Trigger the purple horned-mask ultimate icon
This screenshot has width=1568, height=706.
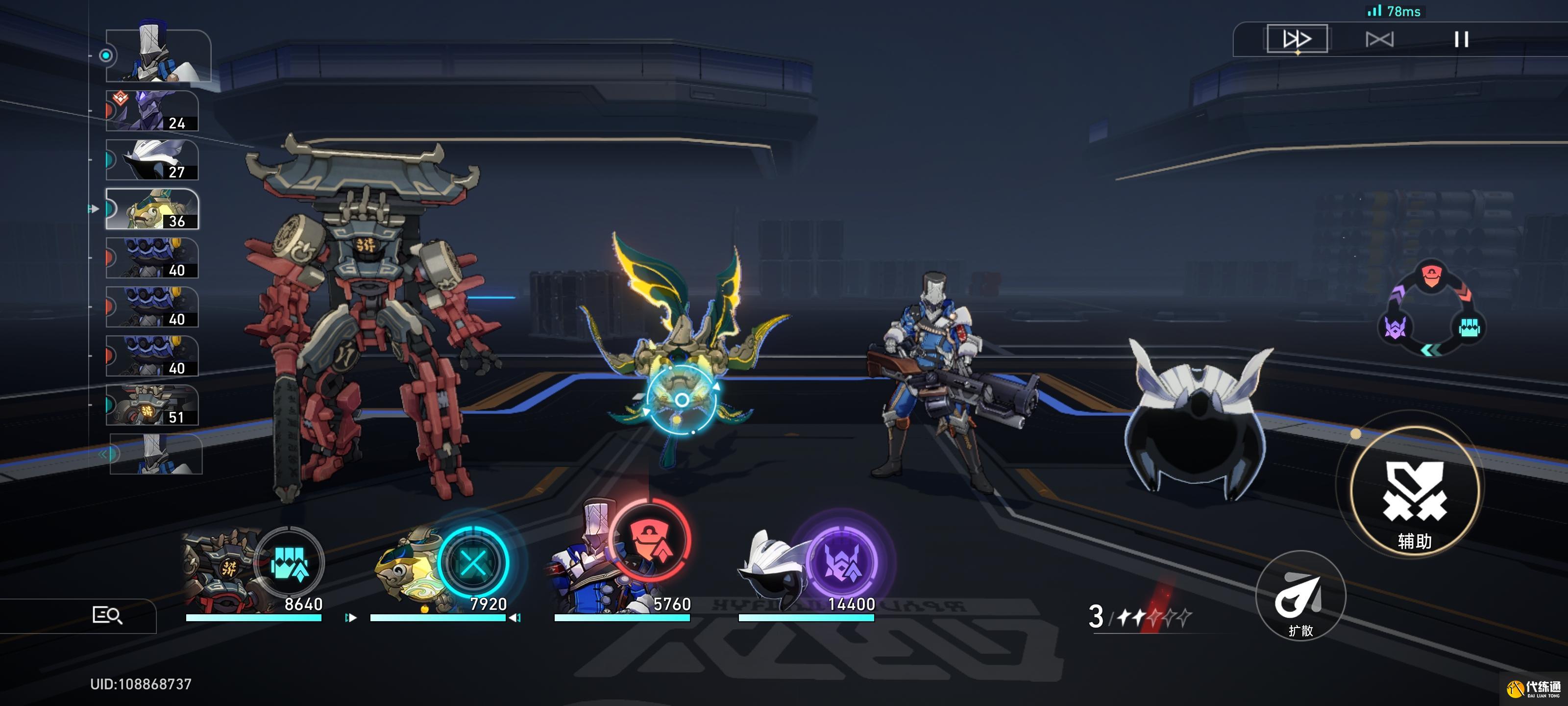pyautogui.click(x=842, y=562)
